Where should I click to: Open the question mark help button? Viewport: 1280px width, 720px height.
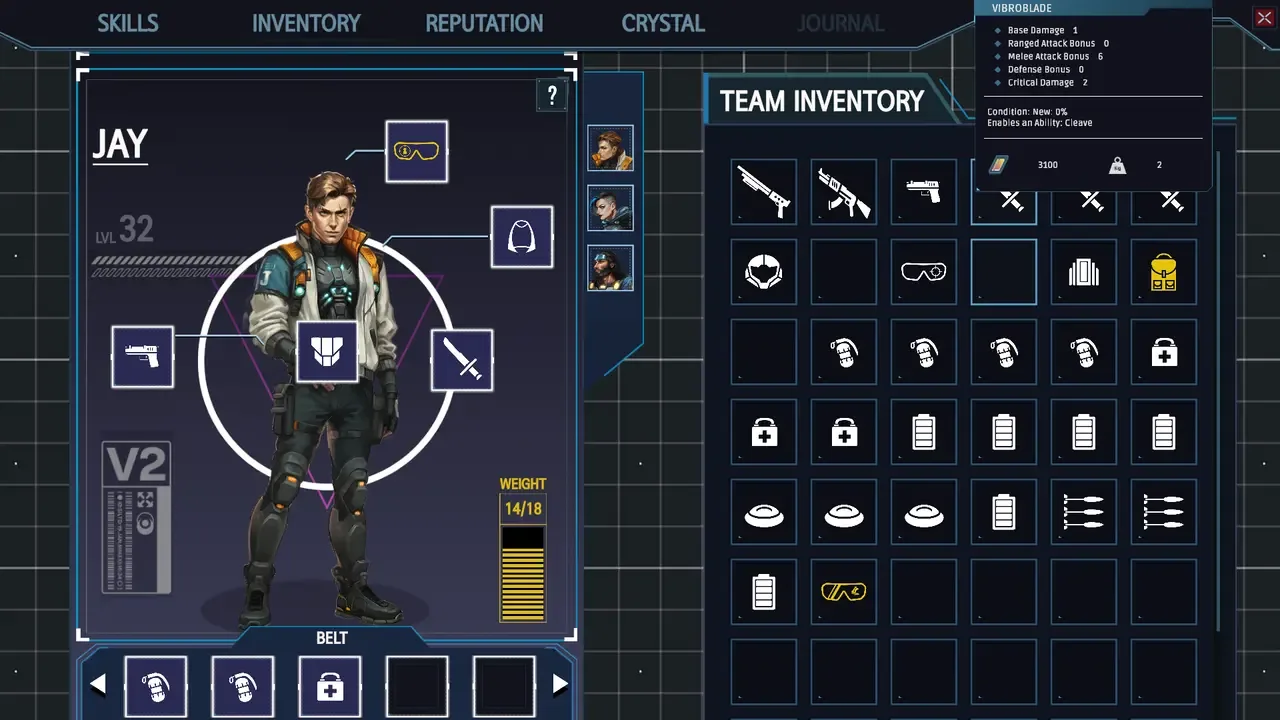click(x=552, y=96)
